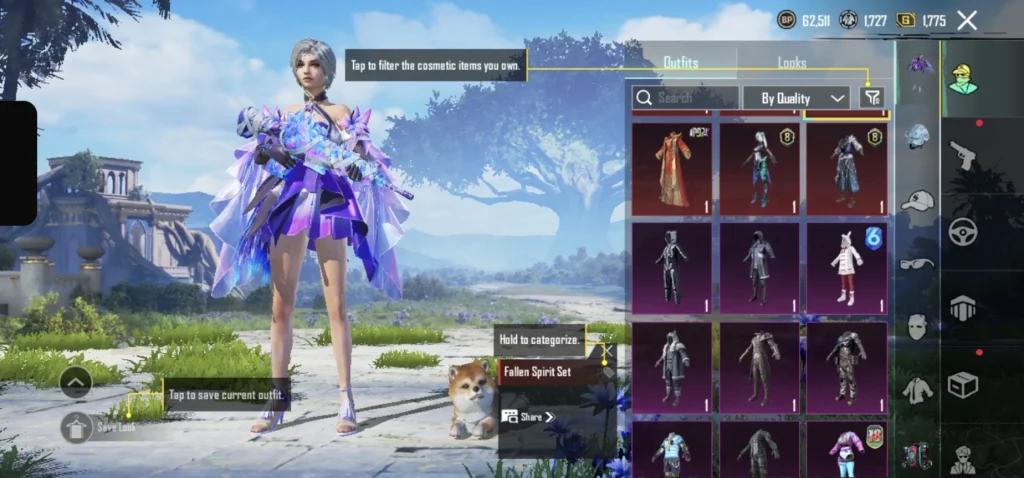Open the helmet category
This screenshot has height=478, width=1024.
(917, 136)
